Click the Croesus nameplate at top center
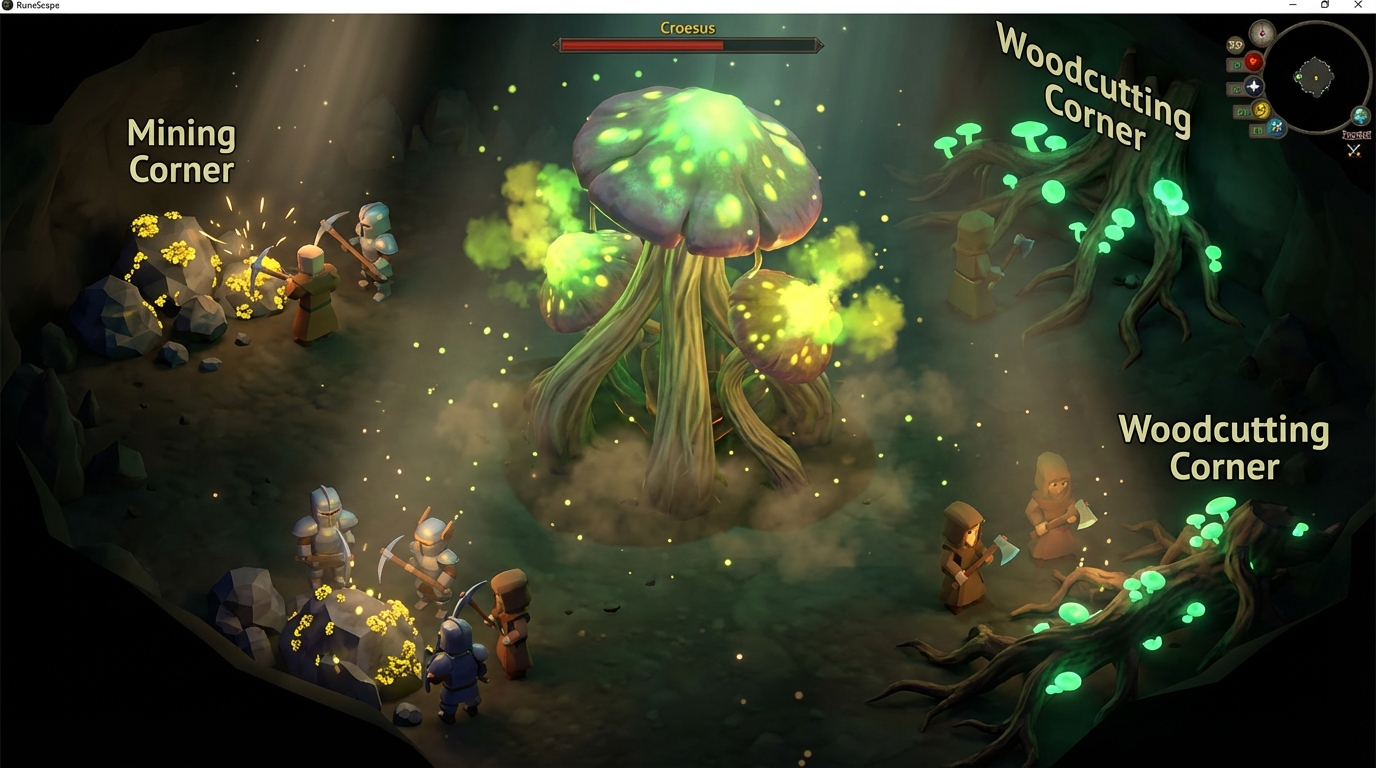This screenshot has width=1376, height=768. pos(687,27)
